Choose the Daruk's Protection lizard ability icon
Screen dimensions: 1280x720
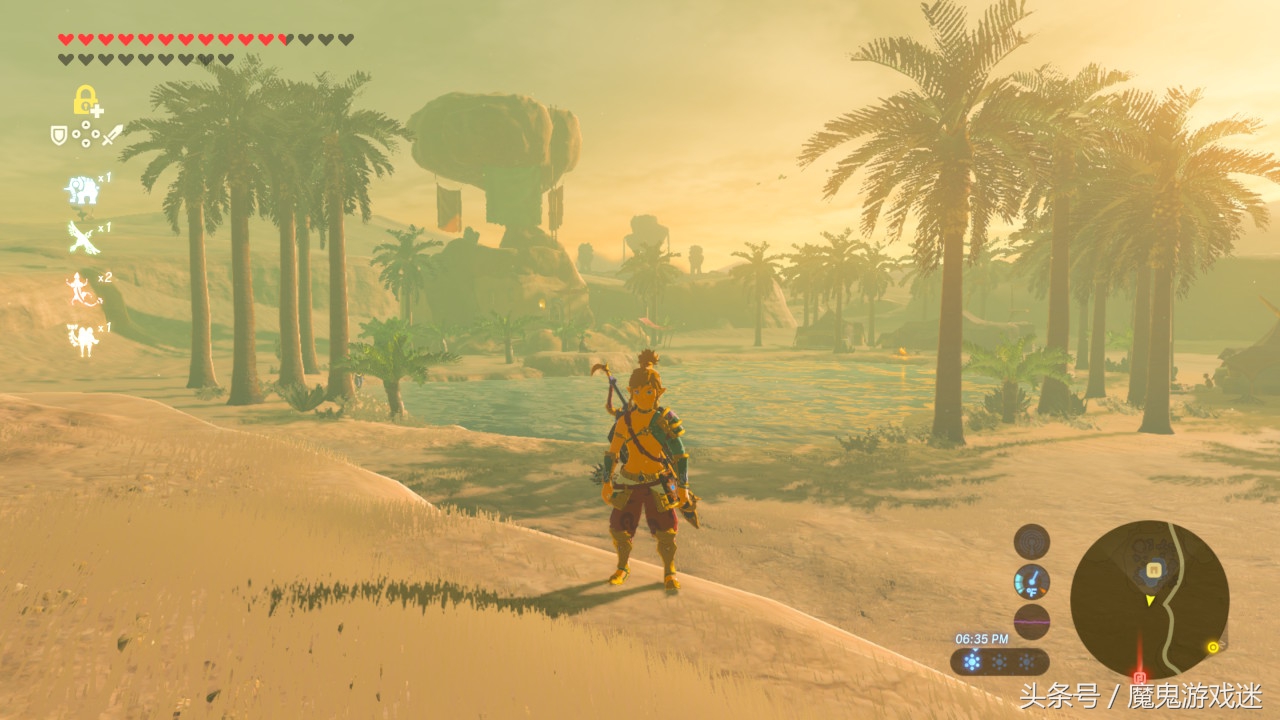point(79,289)
